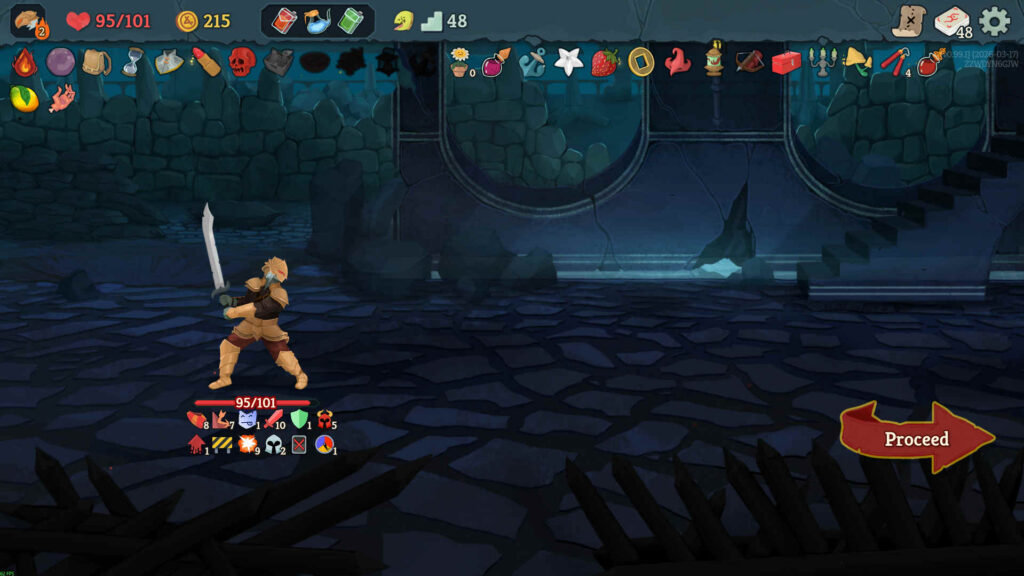Select the backpack relic
The image size is (1024, 576).
[97, 62]
